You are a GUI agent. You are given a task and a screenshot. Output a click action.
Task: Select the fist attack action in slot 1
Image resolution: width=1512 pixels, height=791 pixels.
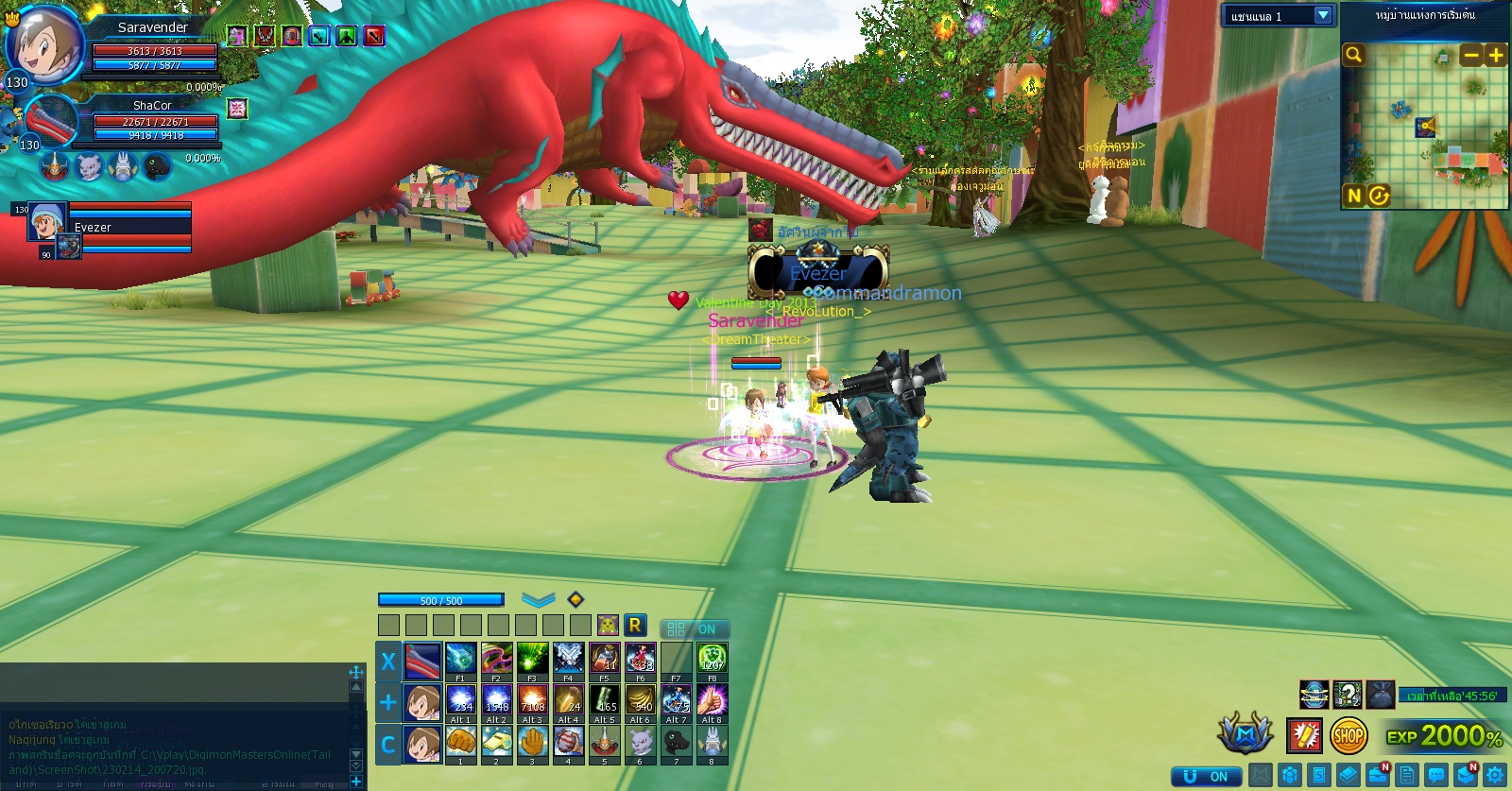tap(460, 741)
